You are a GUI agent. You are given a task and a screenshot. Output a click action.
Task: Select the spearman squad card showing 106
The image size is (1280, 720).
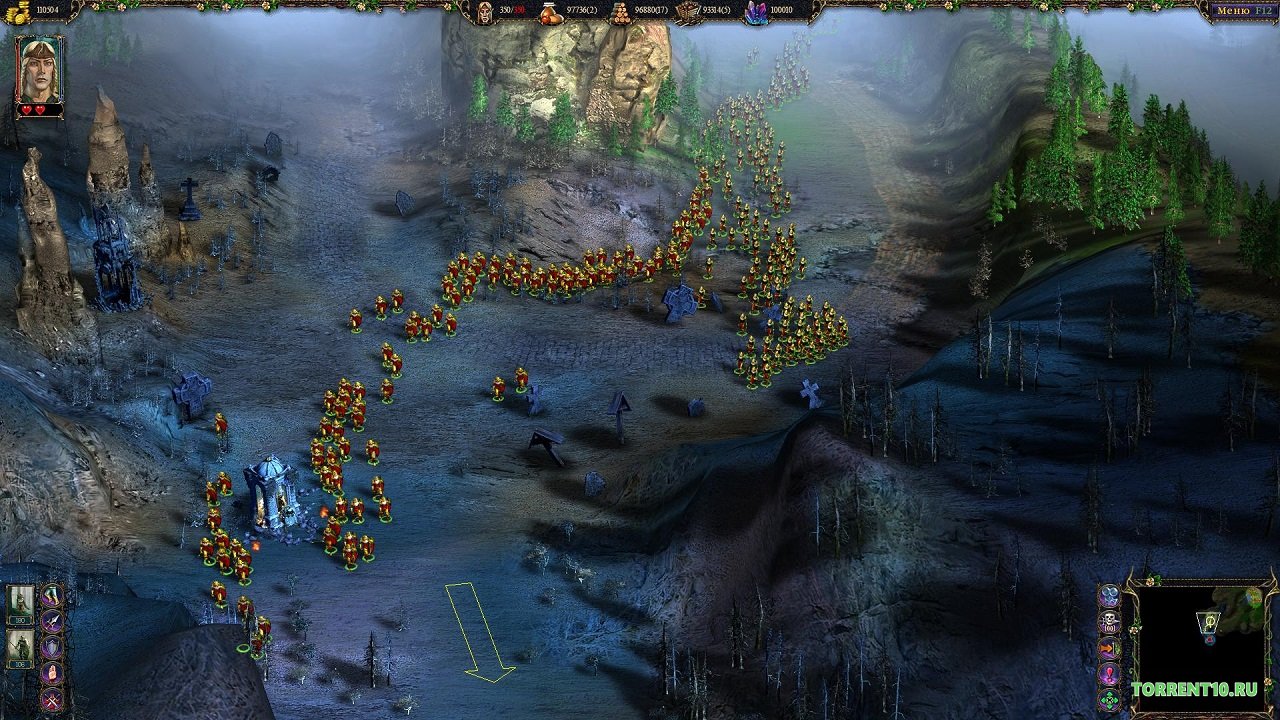click(21, 649)
